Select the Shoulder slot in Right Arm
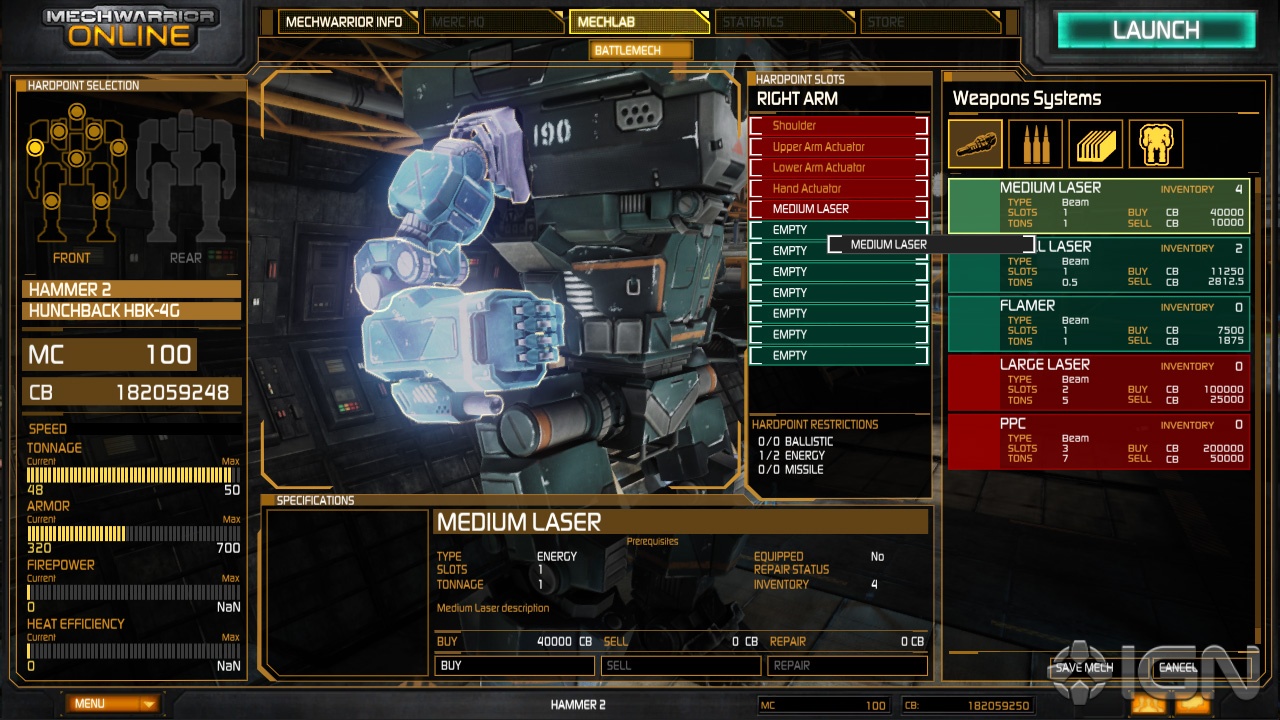Viewport: 1280px width, 720px height. point(838,126)
